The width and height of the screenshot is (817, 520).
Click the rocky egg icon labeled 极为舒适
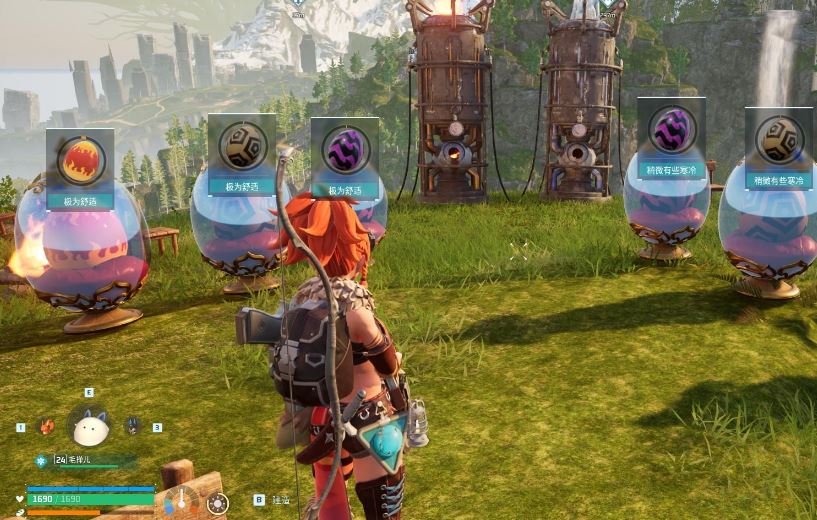tap(242, 146)
